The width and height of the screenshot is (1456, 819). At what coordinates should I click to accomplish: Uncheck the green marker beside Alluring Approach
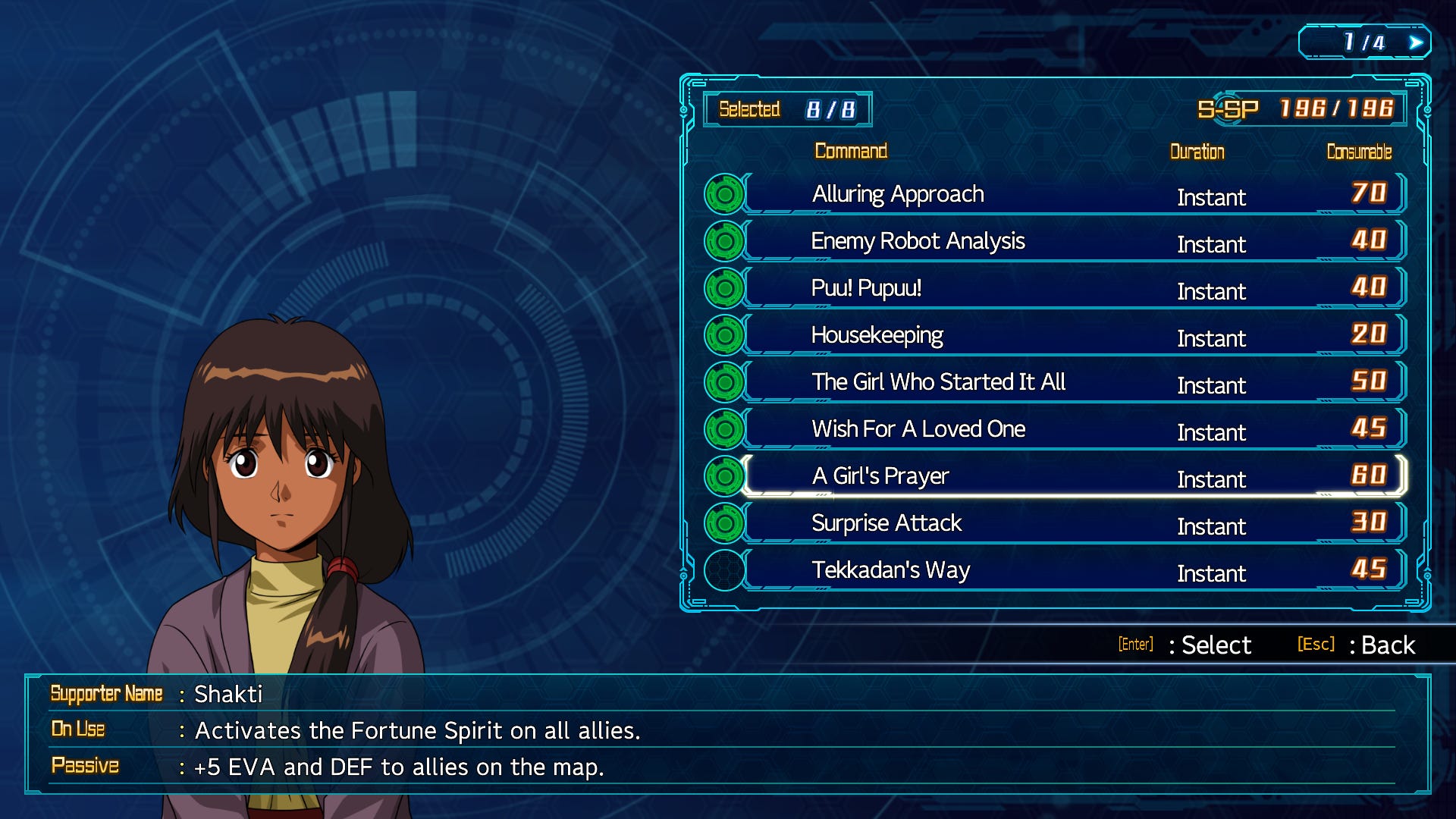[x=724, y=194]
